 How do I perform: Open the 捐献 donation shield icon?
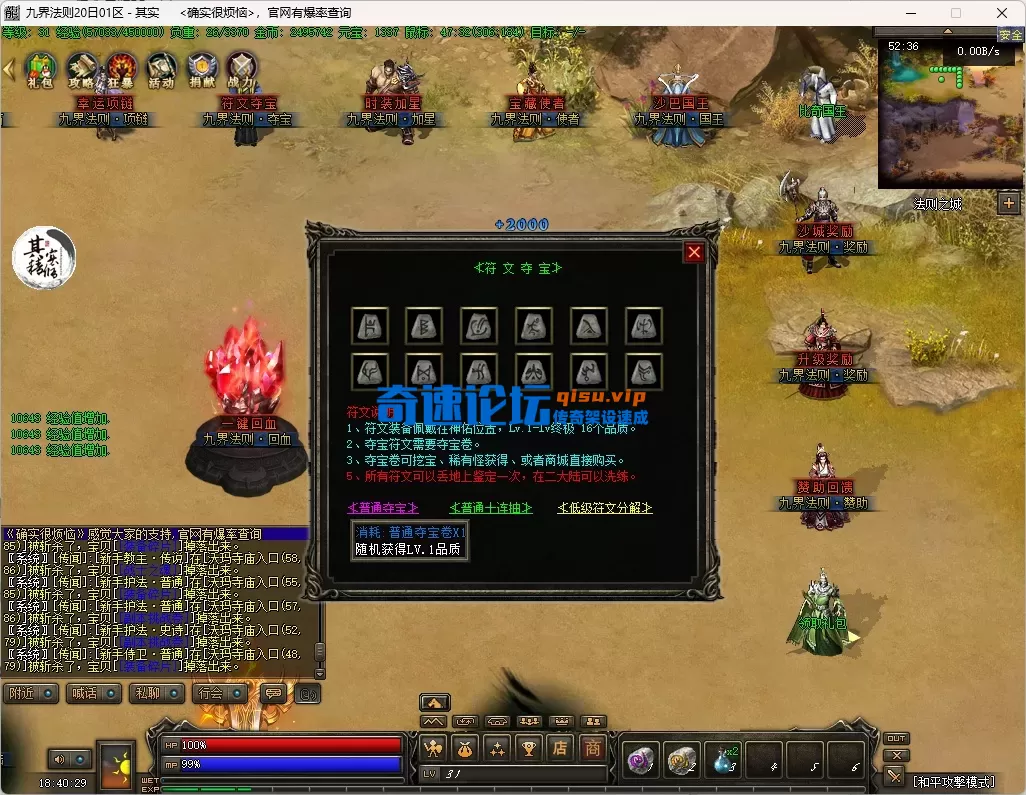pyautogui.click(x=201, y=68)
